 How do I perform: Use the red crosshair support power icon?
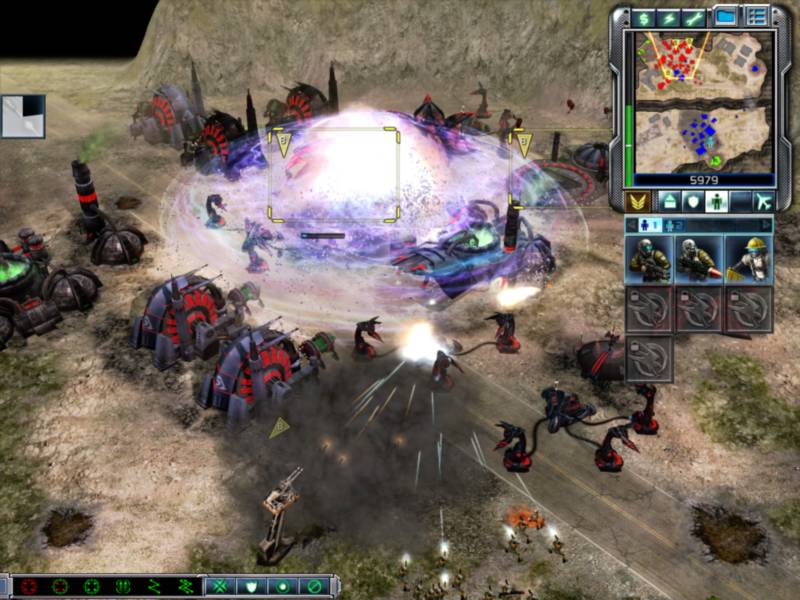click(x=28, y=587)
